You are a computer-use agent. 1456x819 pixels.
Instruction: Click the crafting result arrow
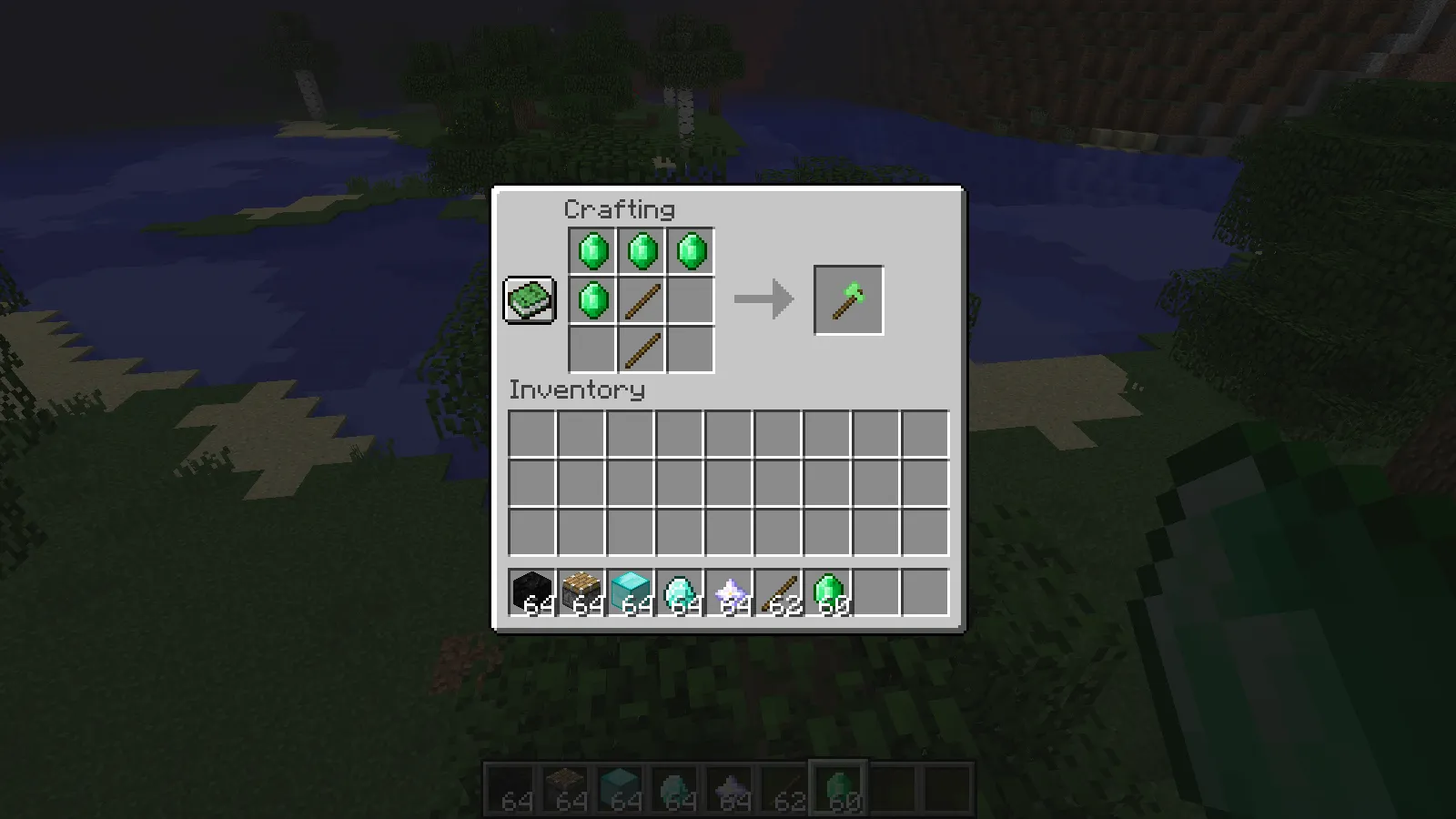coord(764,299)
